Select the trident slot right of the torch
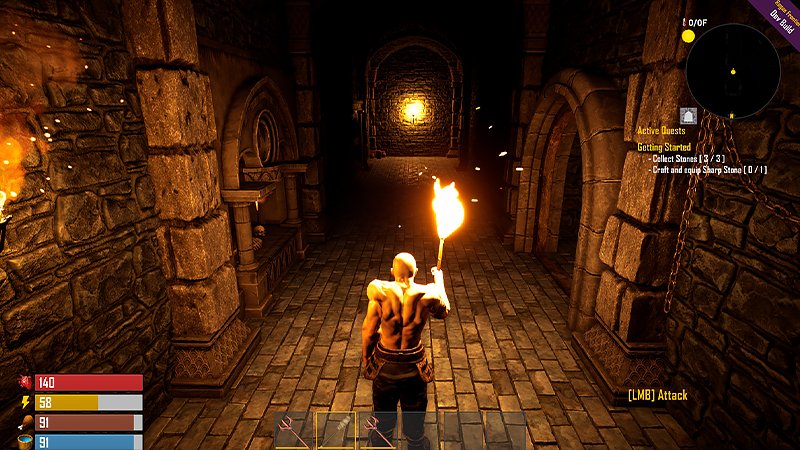The image size is (800, 450). [377, 430]
